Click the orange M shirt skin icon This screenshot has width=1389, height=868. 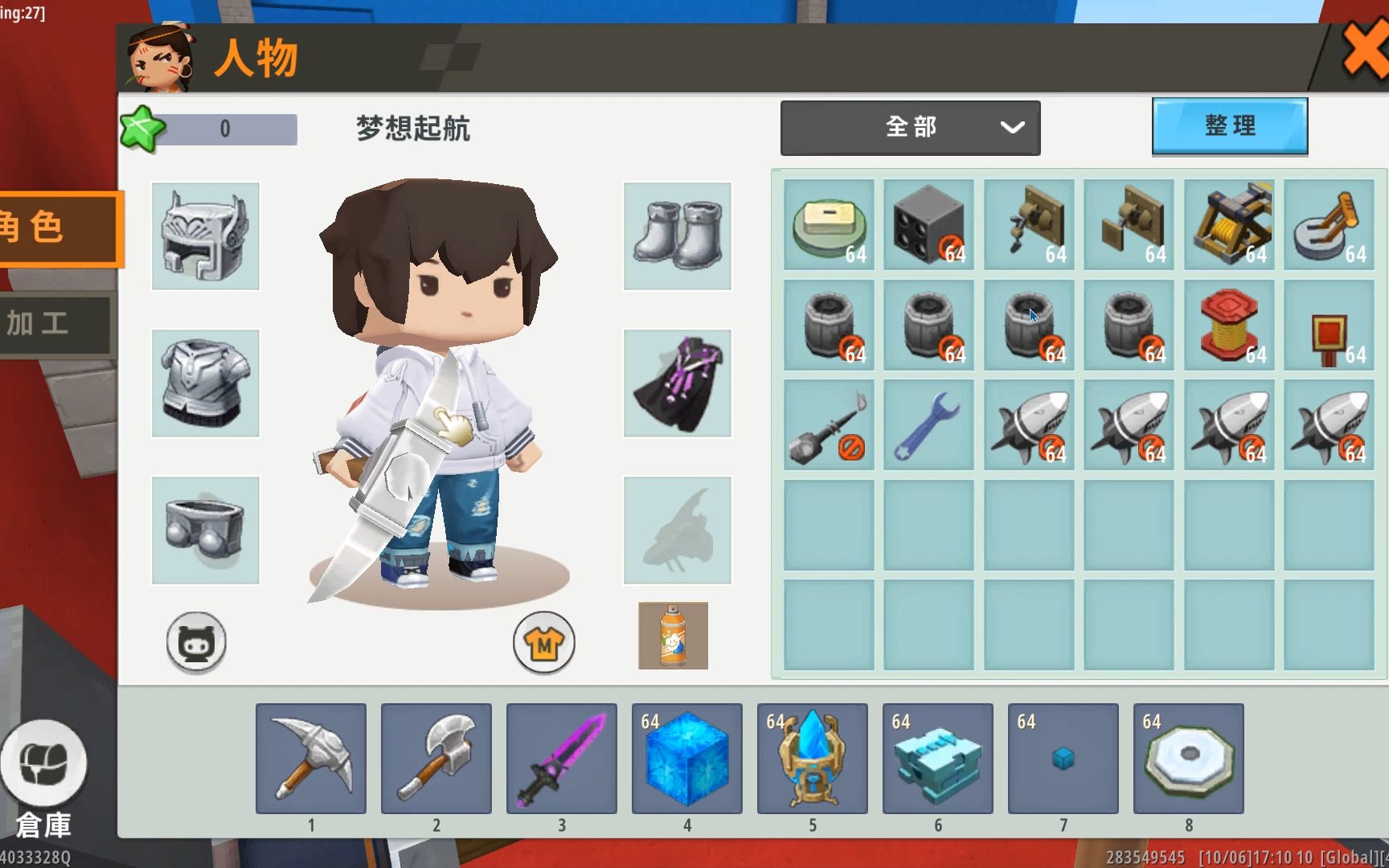point(543,642)
